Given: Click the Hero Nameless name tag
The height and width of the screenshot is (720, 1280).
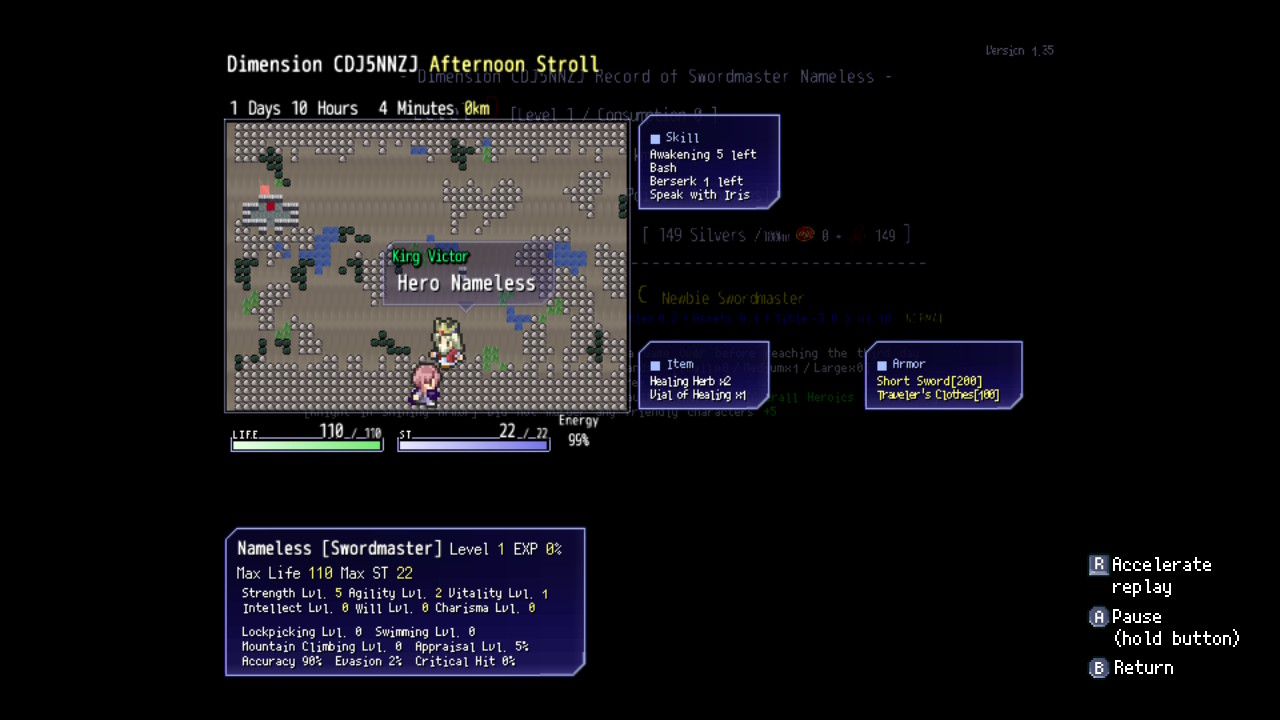Looking at the screenshot, I should pos(467,283).
